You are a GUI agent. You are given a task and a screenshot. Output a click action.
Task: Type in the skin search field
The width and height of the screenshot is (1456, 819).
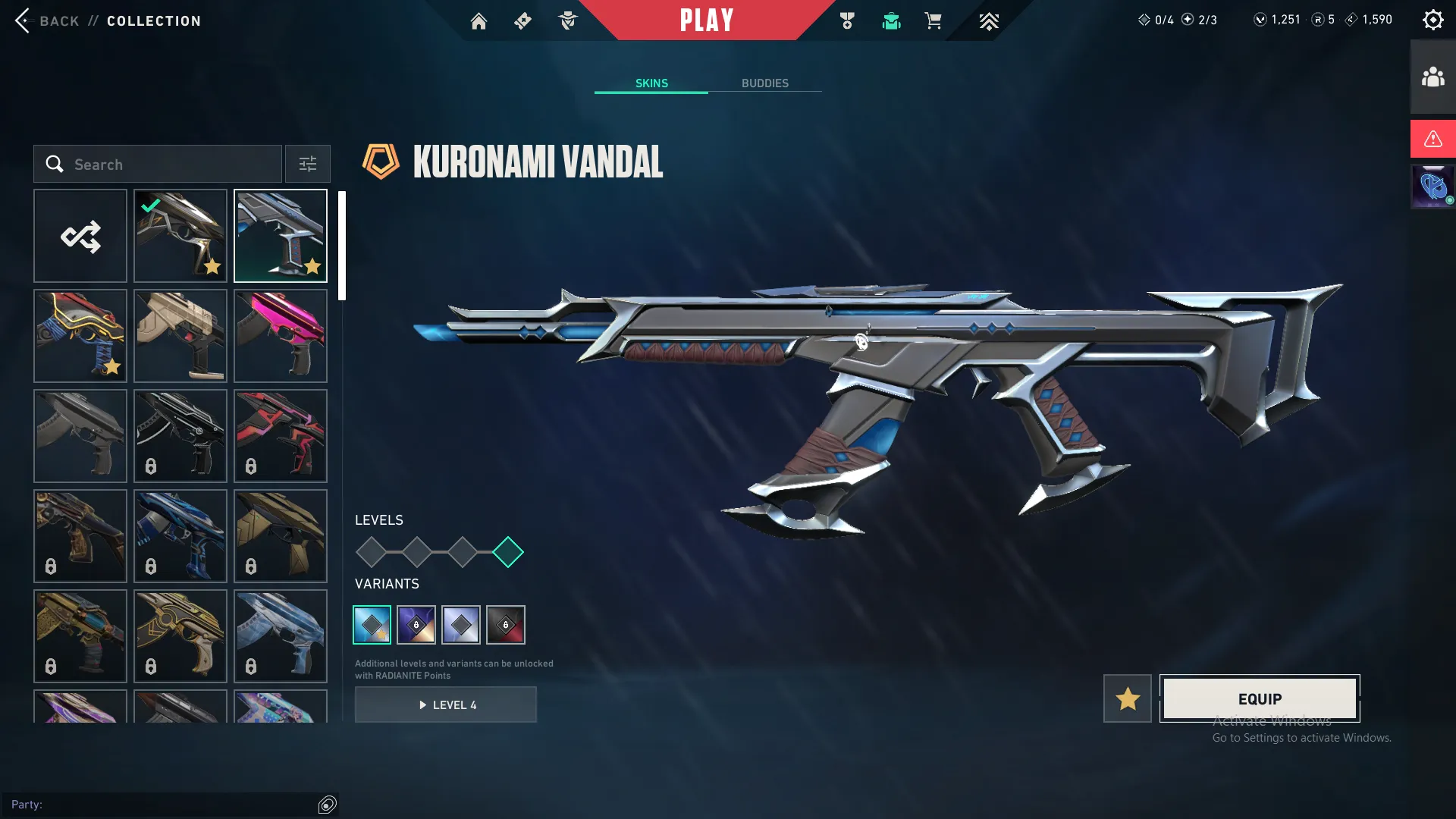159,164
